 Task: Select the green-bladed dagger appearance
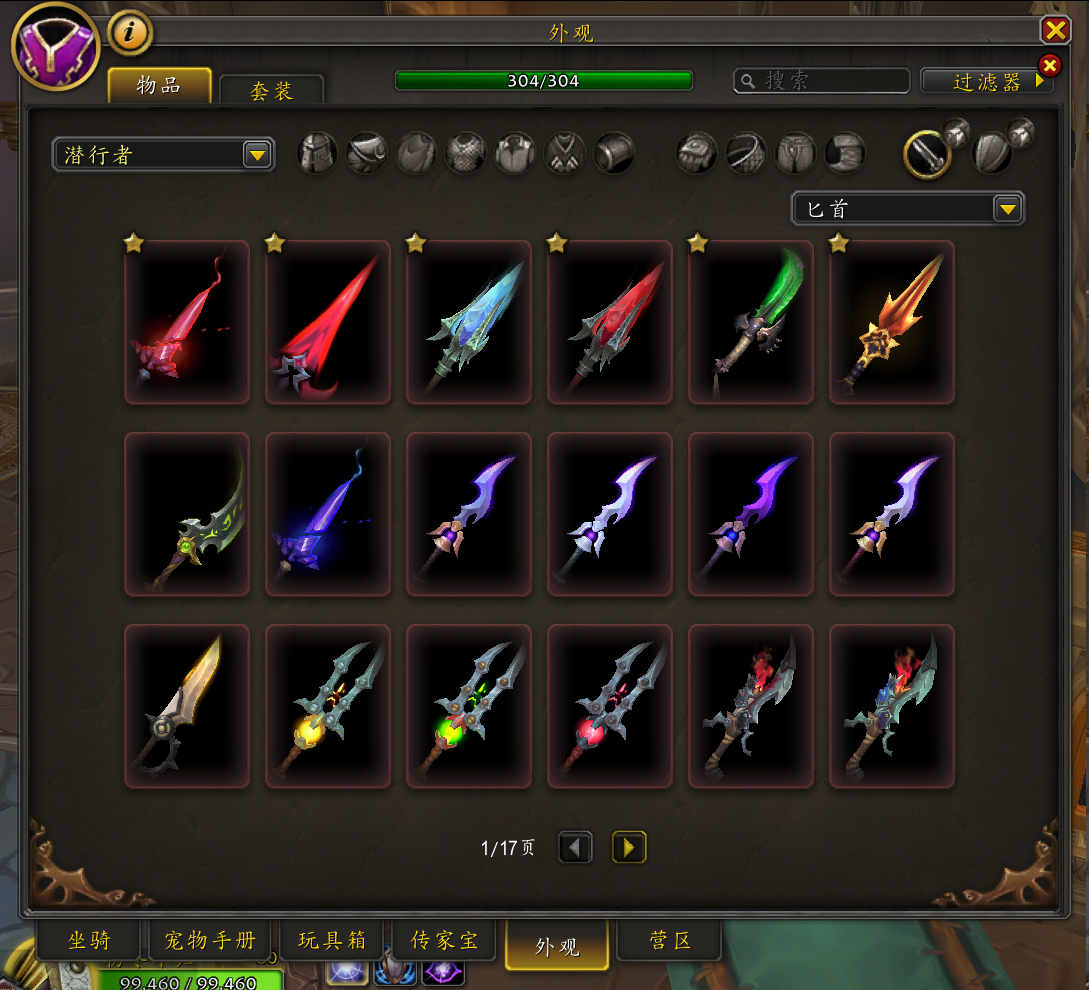tap(751, 322)
